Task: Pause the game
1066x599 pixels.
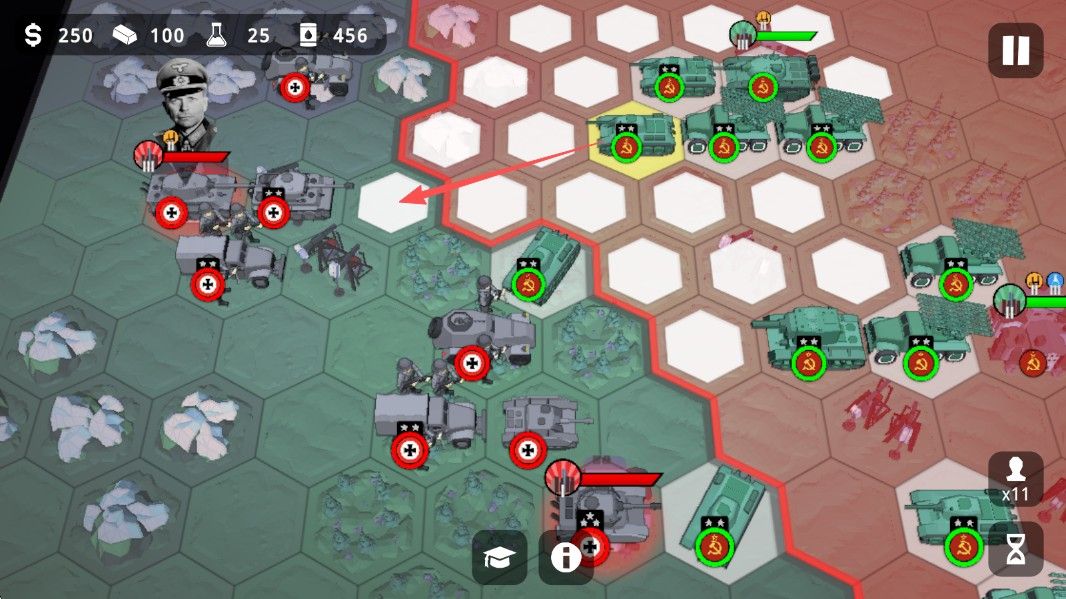Action: coord(1015,50)
